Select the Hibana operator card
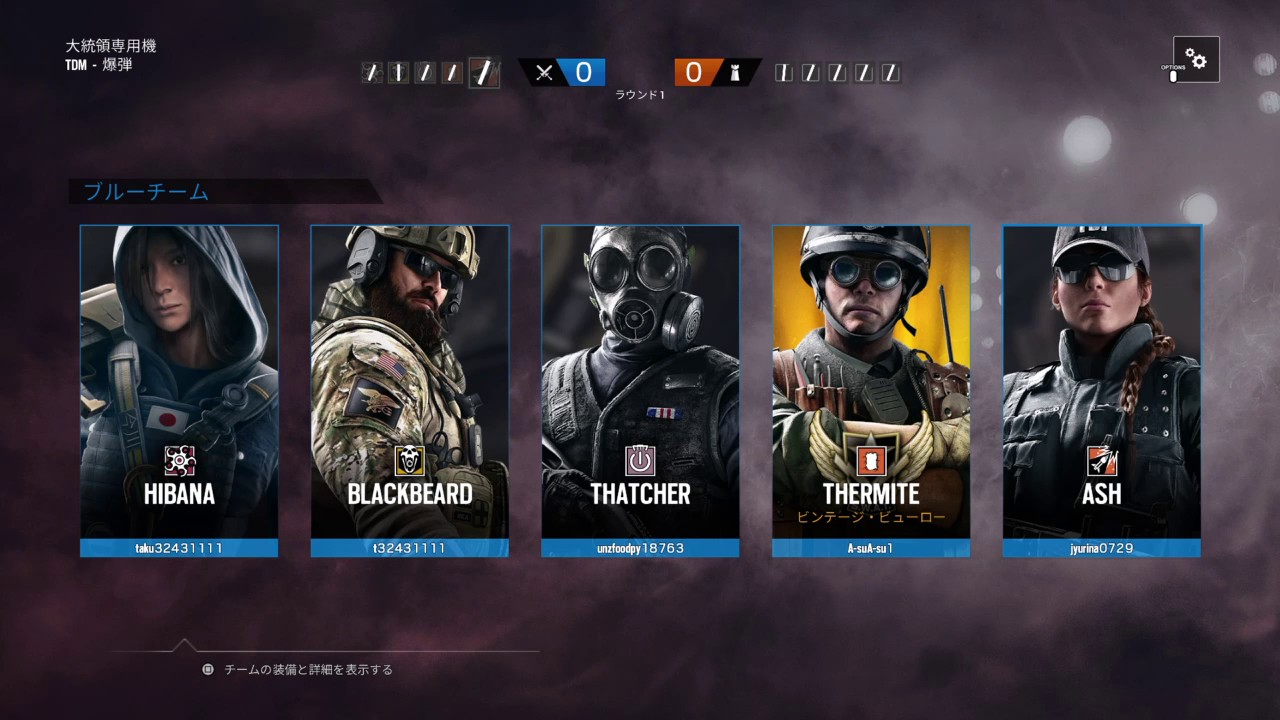This screenshot has width=1280, height=720. (x=179, y=380)
